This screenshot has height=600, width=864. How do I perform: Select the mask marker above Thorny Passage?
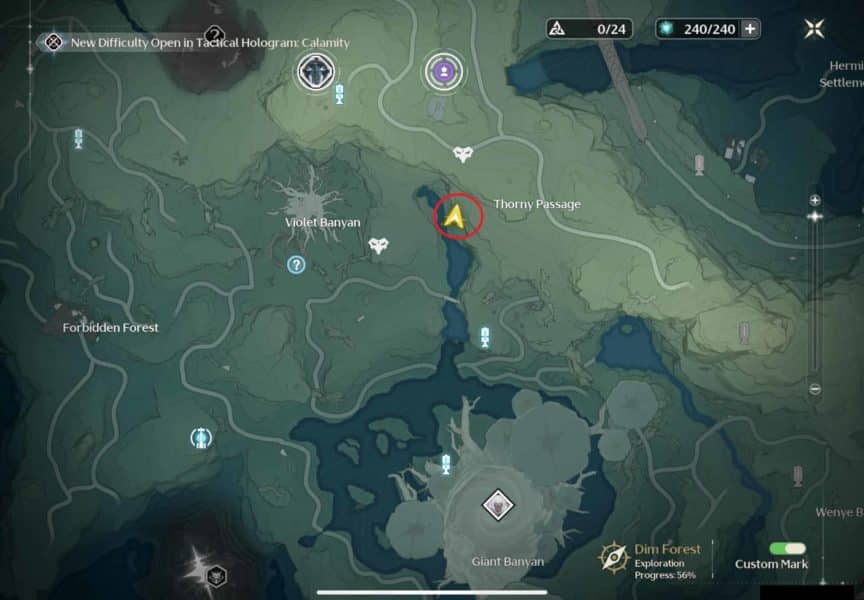click(x=463, y=154)
